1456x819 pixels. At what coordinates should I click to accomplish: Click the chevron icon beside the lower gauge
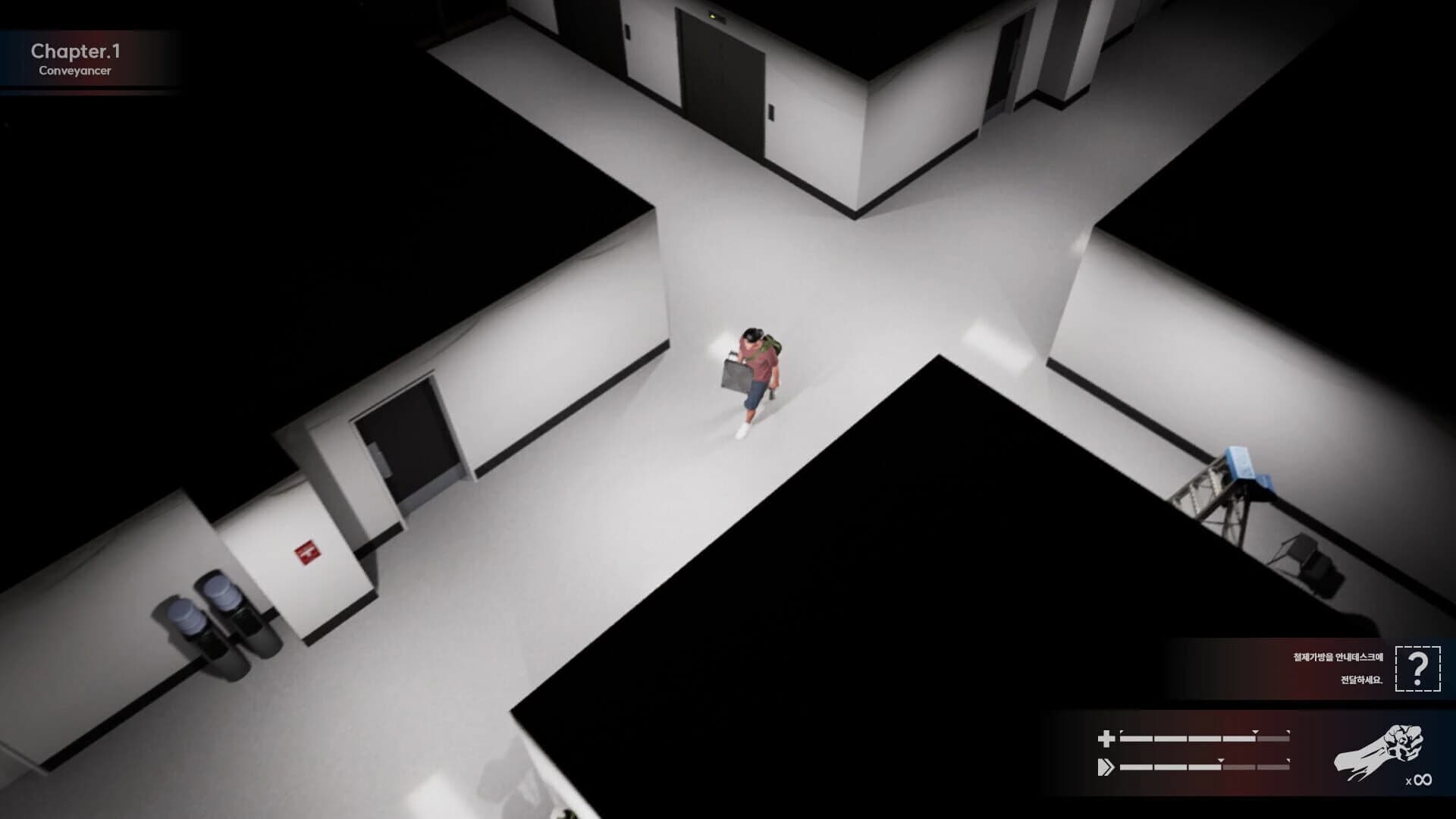click(1107, 767)
